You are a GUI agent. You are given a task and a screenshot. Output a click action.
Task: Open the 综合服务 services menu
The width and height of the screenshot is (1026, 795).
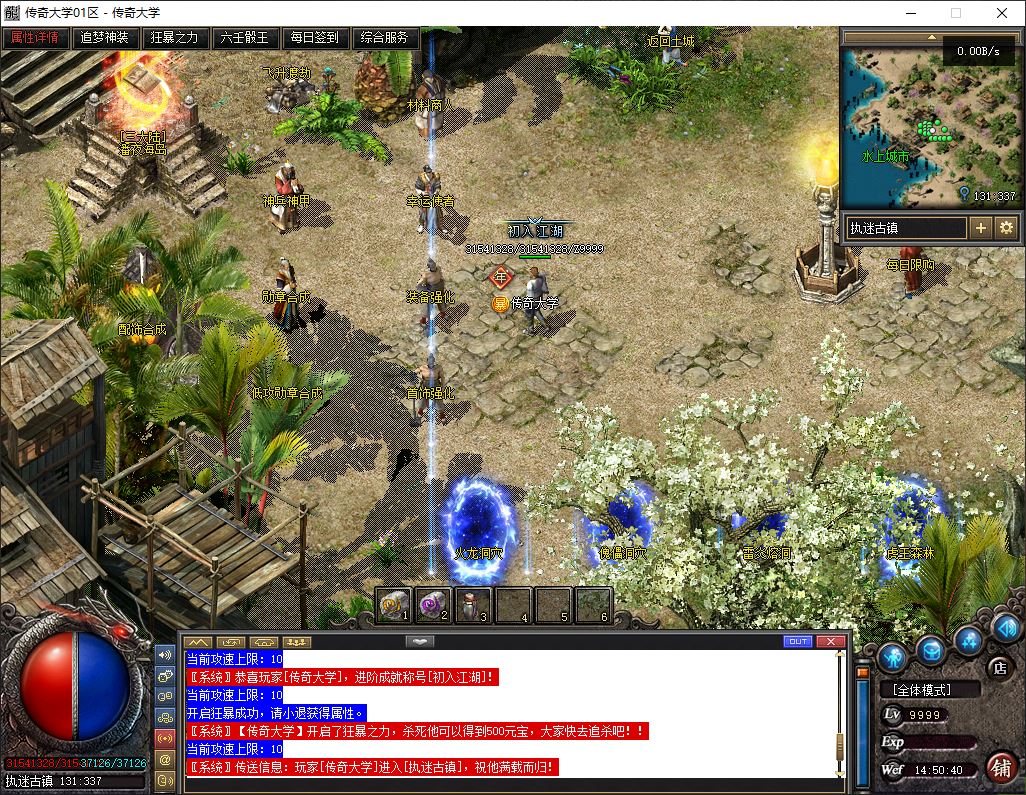pos(385,38)
